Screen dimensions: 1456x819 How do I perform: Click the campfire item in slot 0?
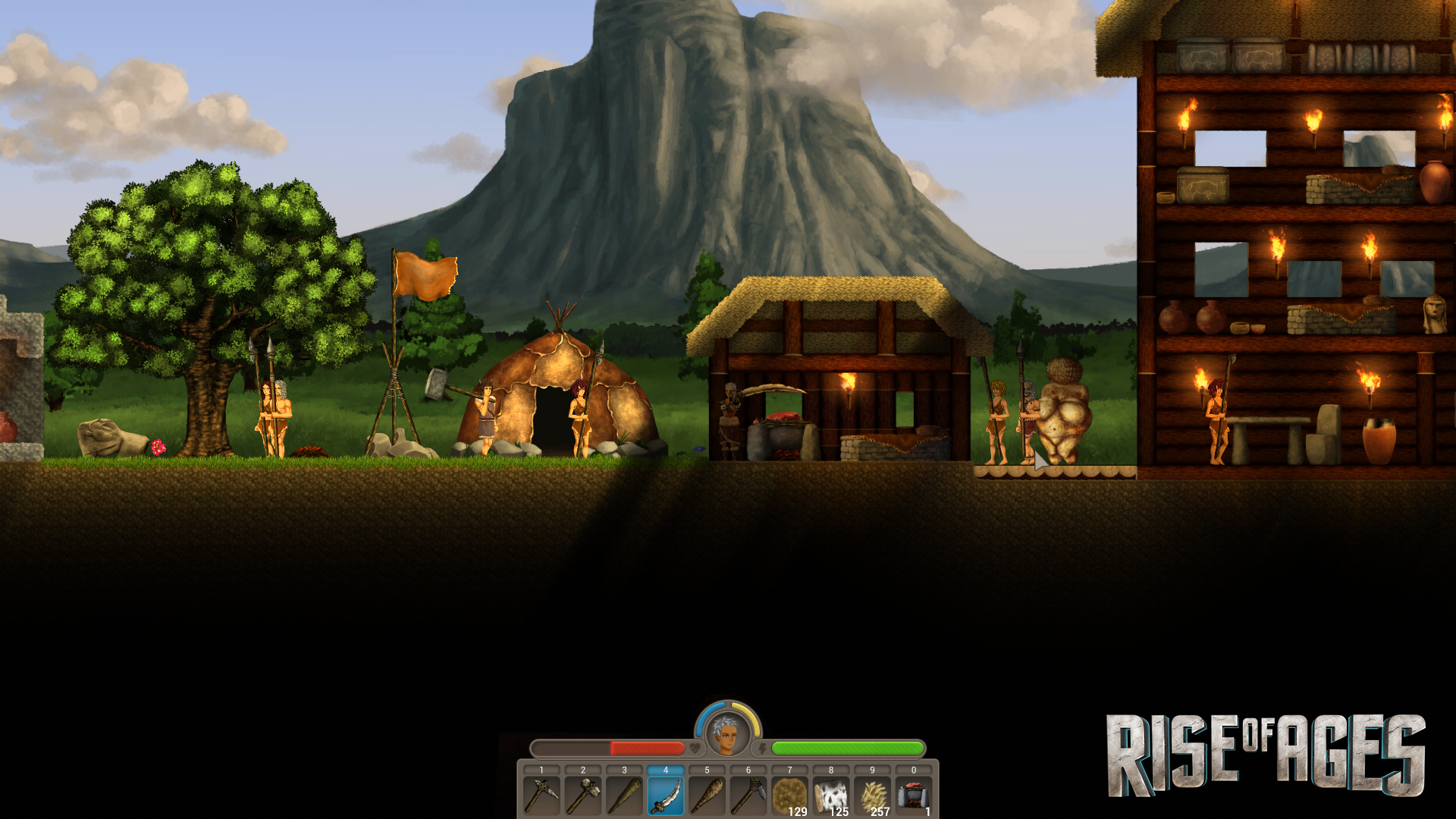coord(913,796)
